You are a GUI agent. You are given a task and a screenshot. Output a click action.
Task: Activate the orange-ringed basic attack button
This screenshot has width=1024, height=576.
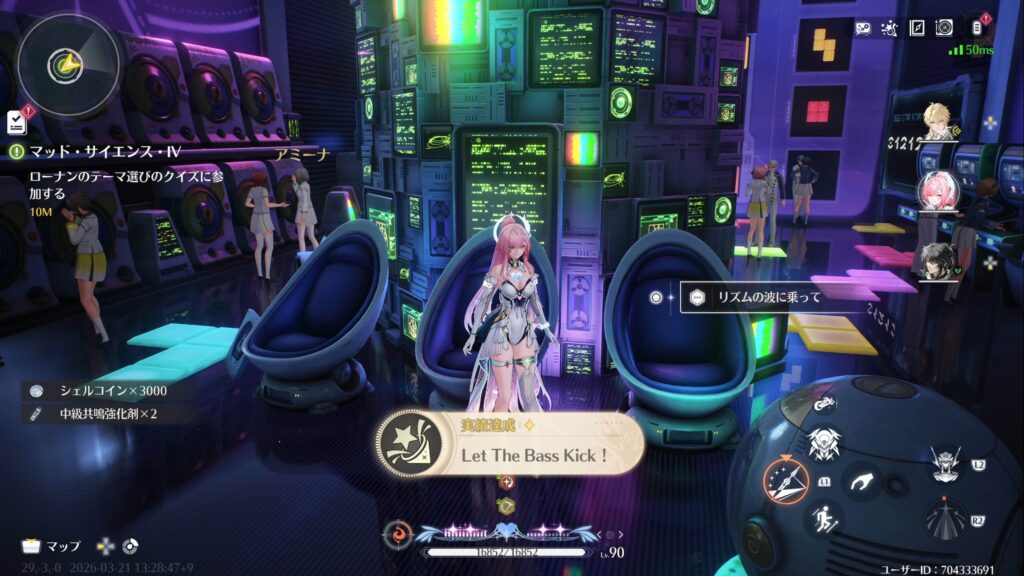[x=785, y=479]
